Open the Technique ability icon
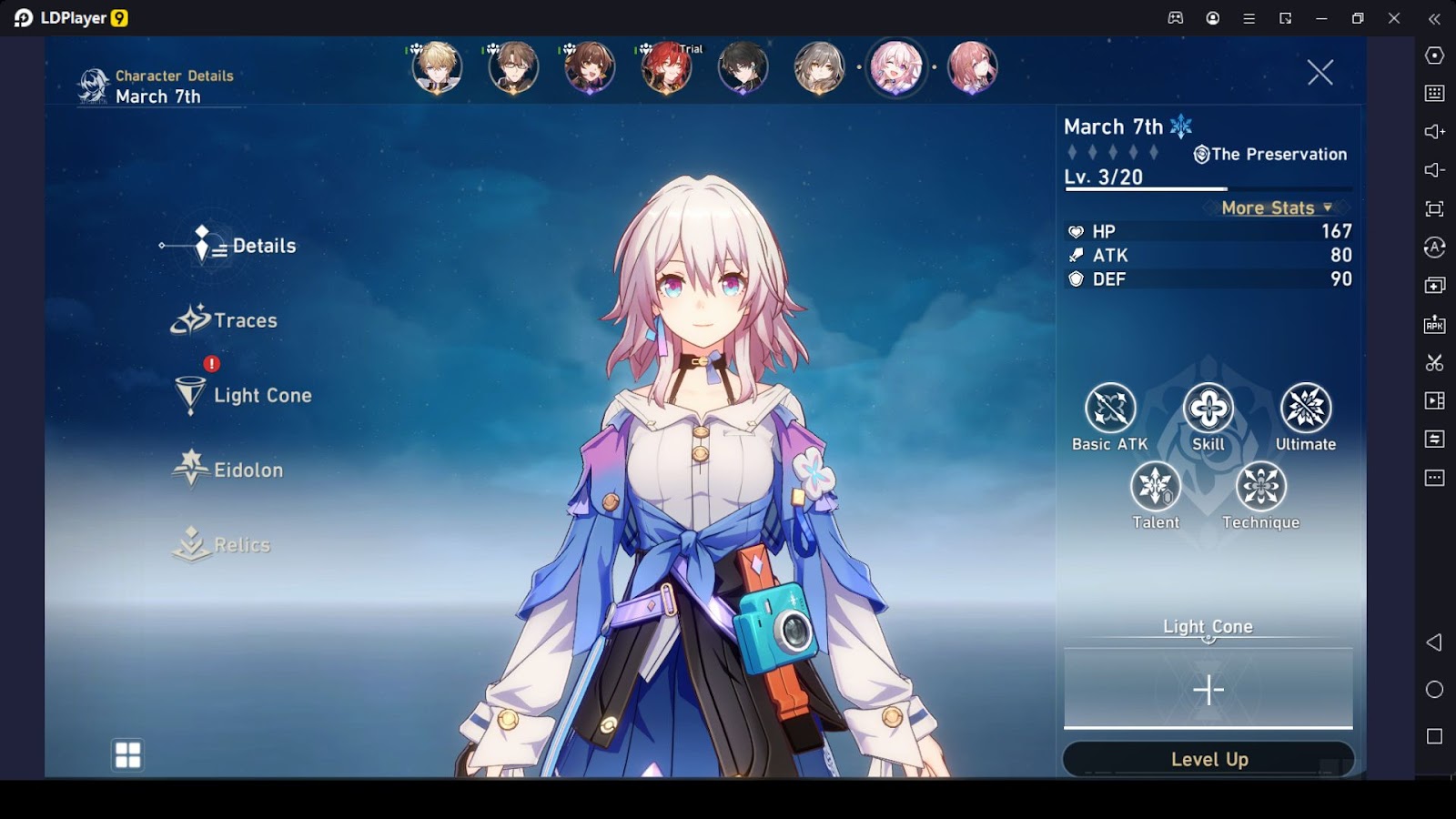Screen dimensions: 1456x819 point(1260,486)
